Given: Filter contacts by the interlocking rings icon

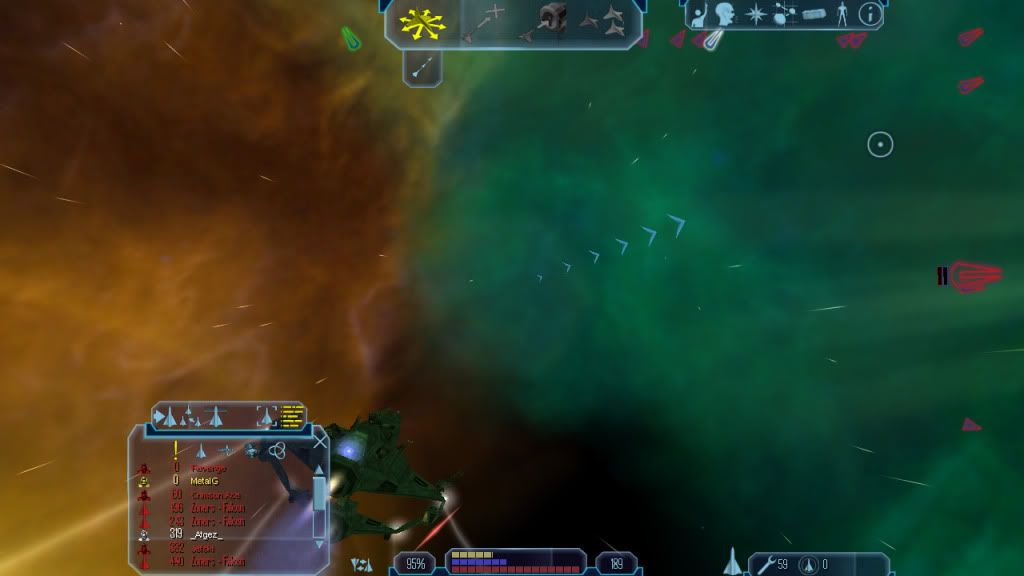Looking at the screenshot, I should click(278, 451).
